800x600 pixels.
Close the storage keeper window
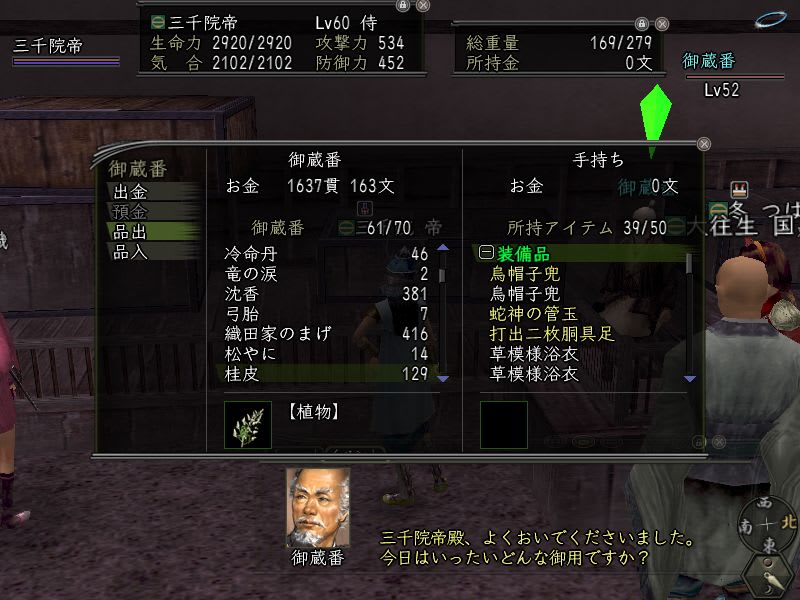tap(704, 144)
